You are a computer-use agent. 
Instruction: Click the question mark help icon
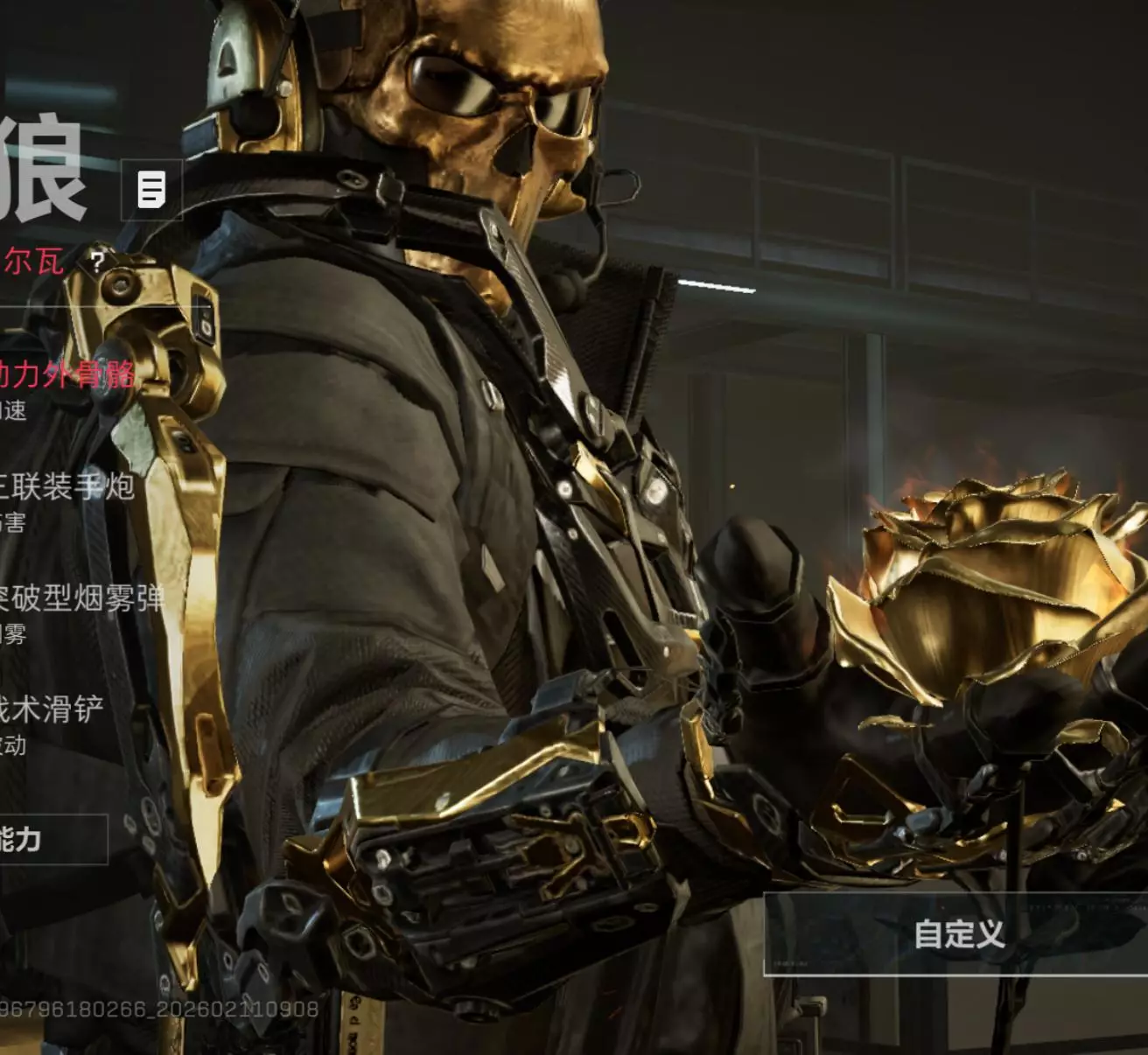click(98, 261)
